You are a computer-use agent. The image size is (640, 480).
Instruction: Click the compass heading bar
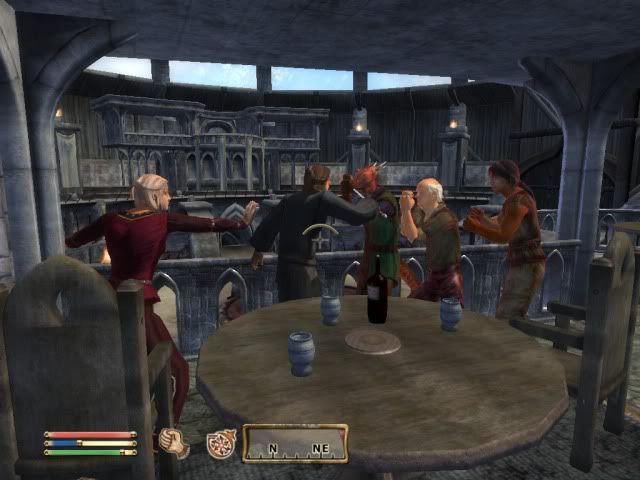click(295, 443)
